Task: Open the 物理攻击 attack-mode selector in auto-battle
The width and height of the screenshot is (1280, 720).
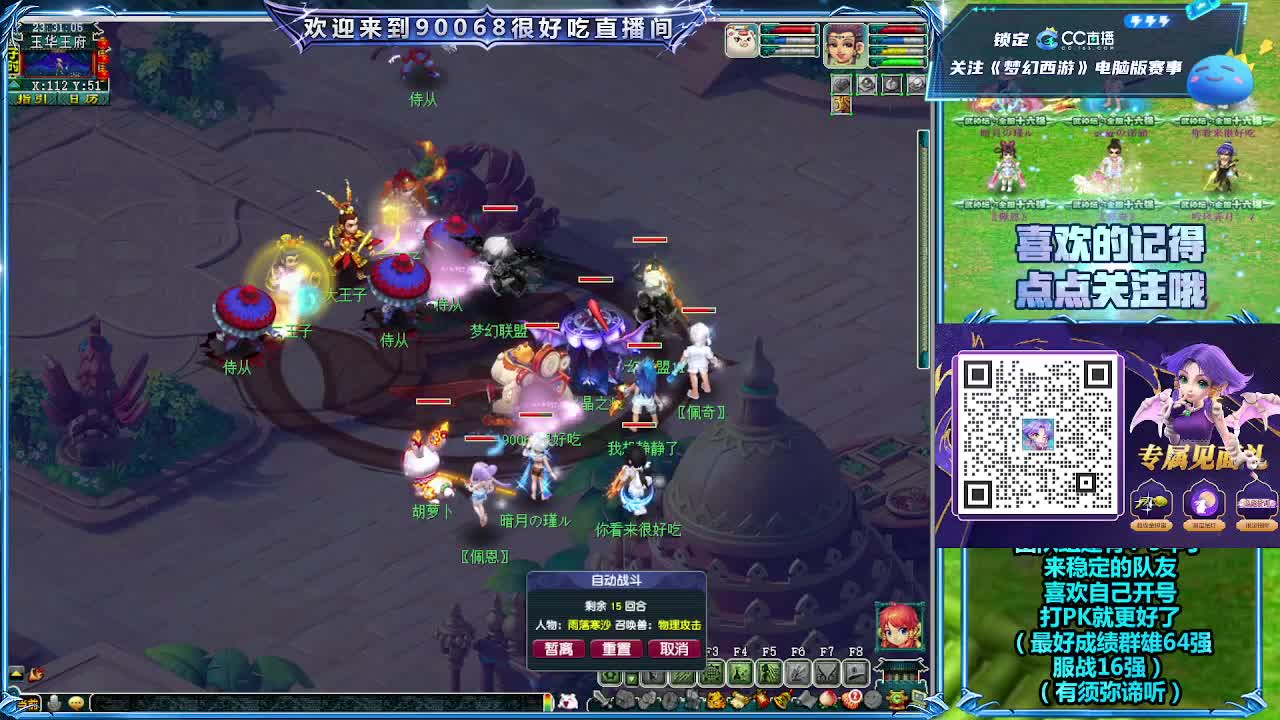Action: (679, 625)
